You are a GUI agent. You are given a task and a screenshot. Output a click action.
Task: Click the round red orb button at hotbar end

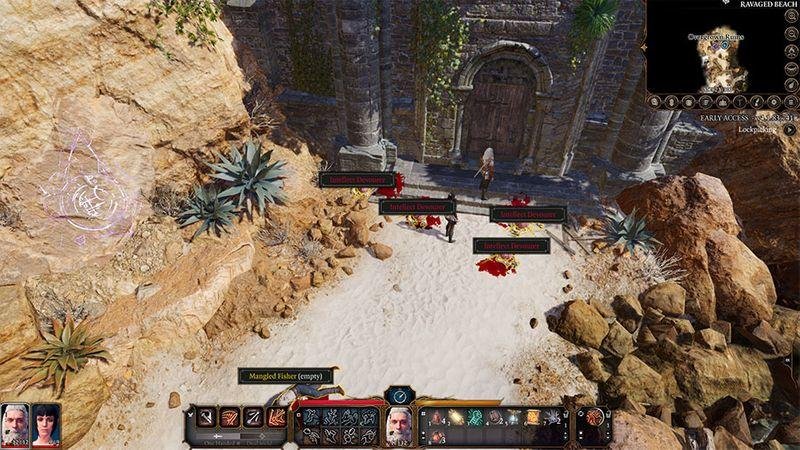click(596, 417)
